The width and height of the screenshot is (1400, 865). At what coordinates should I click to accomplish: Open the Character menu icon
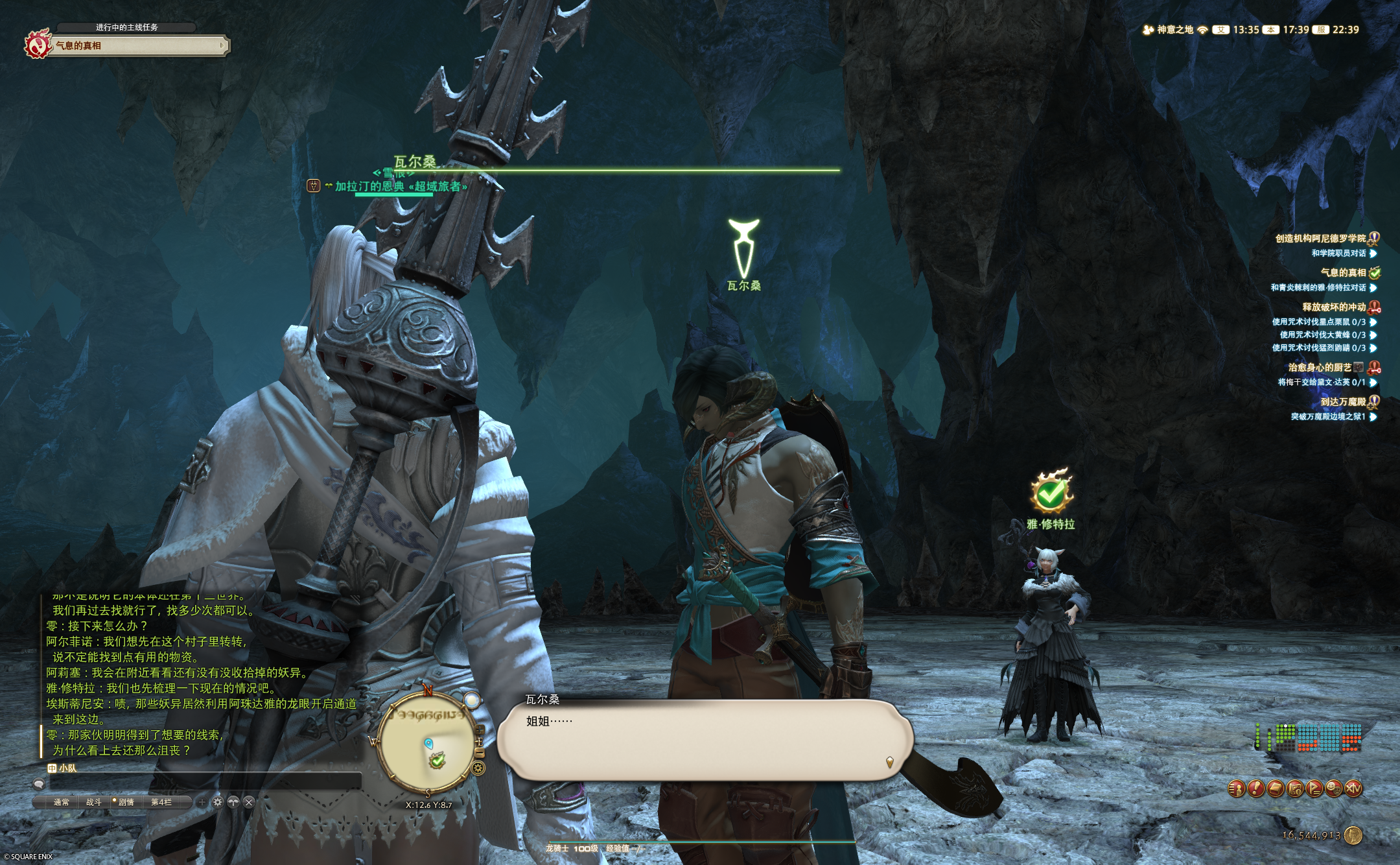(1237, 788)
